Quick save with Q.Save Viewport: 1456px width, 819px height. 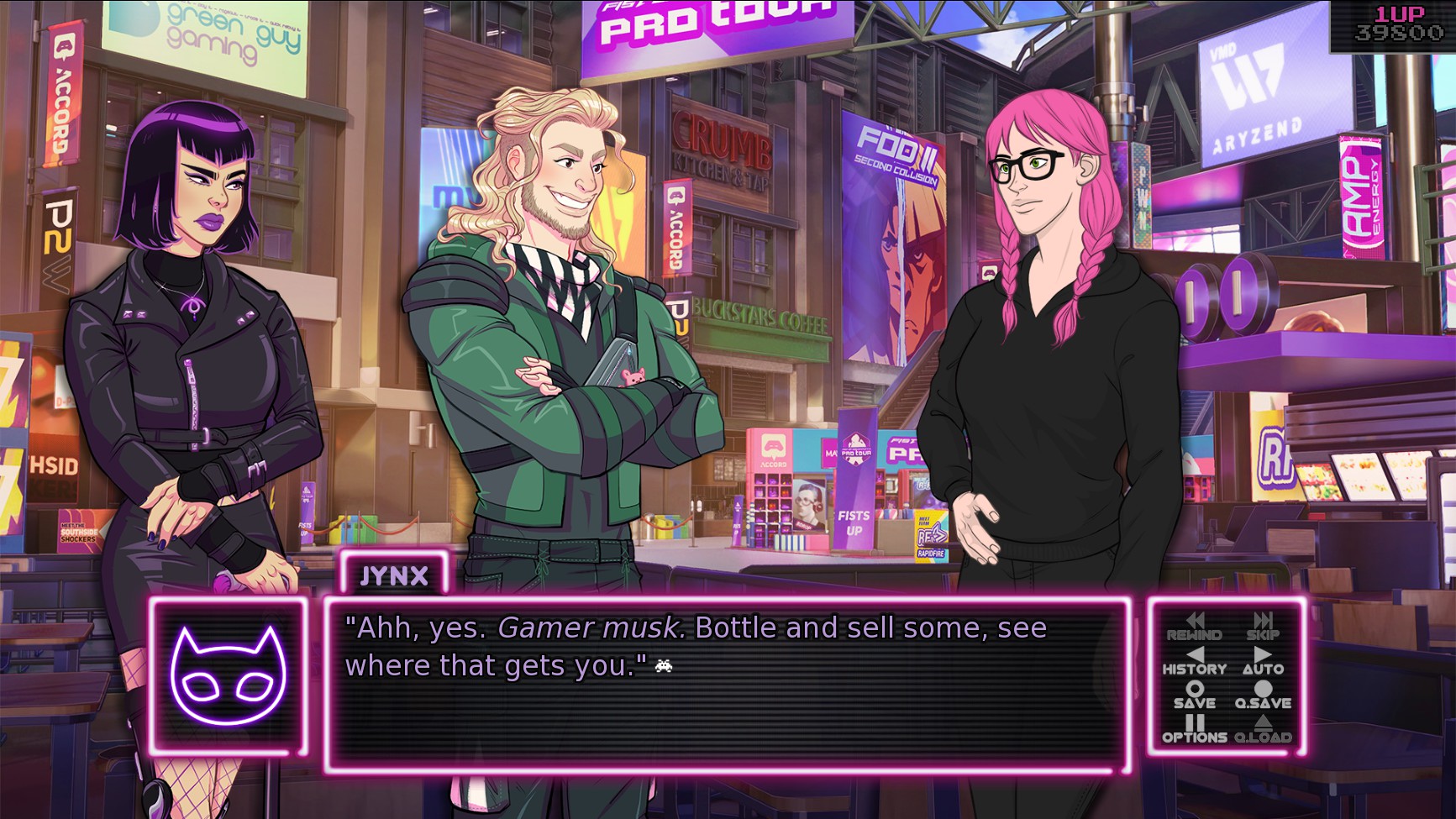coord(1263,696)
